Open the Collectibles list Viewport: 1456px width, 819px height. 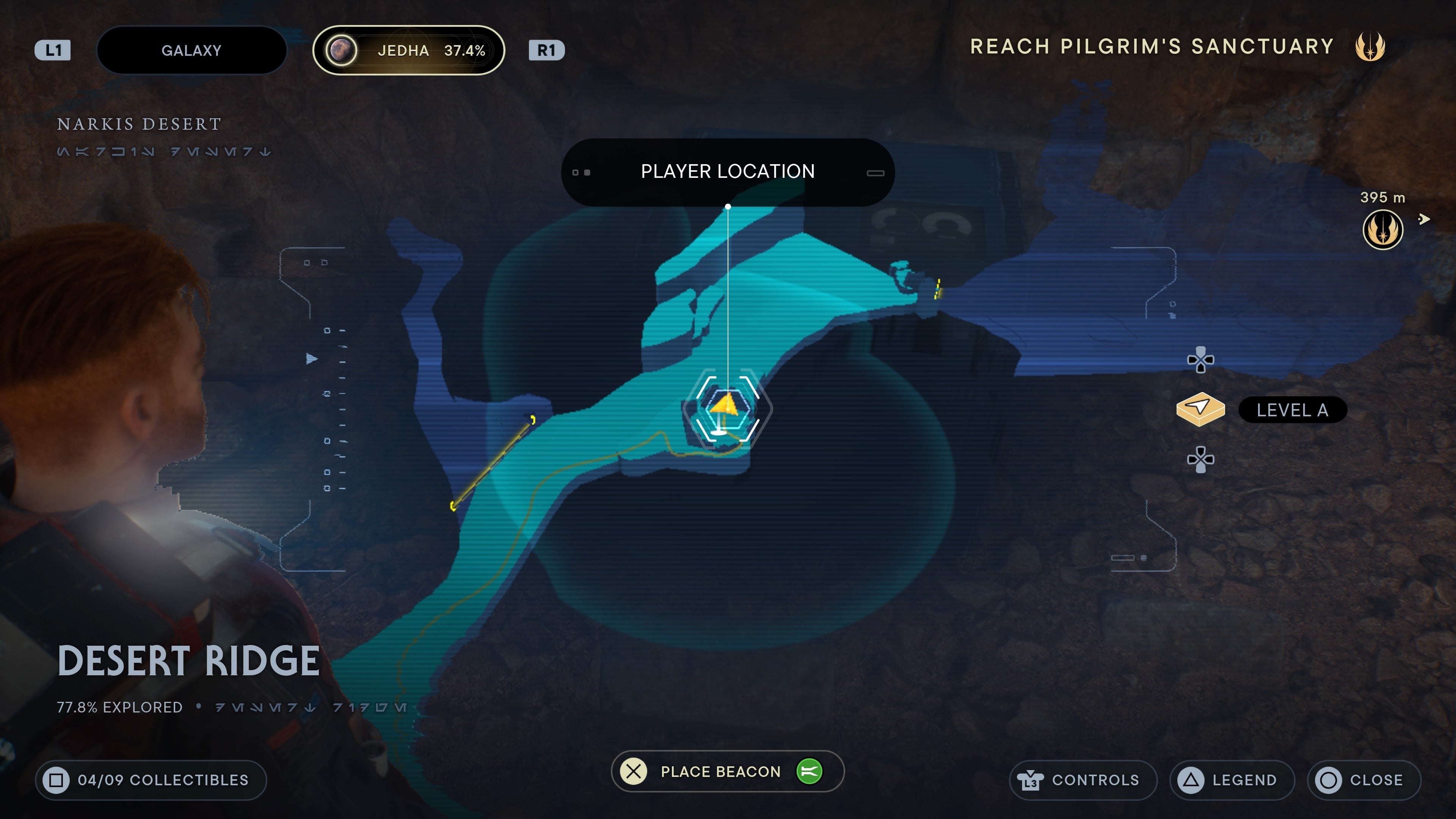tap(151, 780)
